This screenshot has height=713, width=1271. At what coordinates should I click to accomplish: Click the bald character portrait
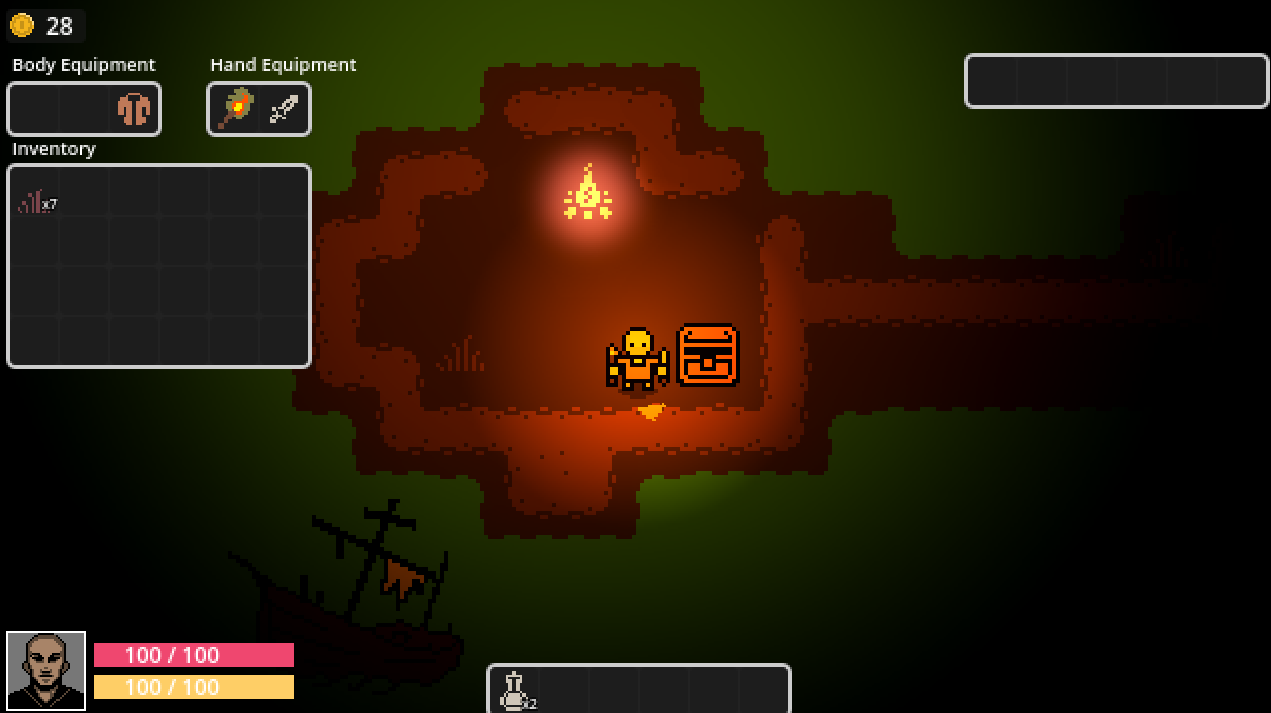(x=46, y=671)
